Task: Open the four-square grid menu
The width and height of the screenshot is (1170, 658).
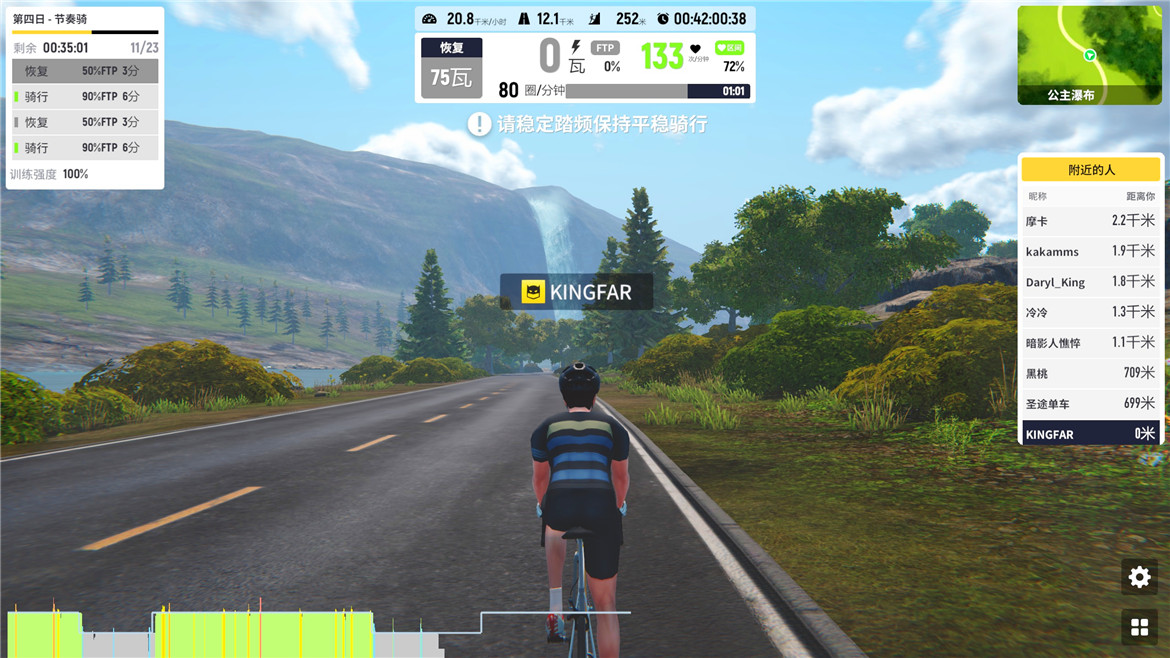Action: [x=1139, y=627]
